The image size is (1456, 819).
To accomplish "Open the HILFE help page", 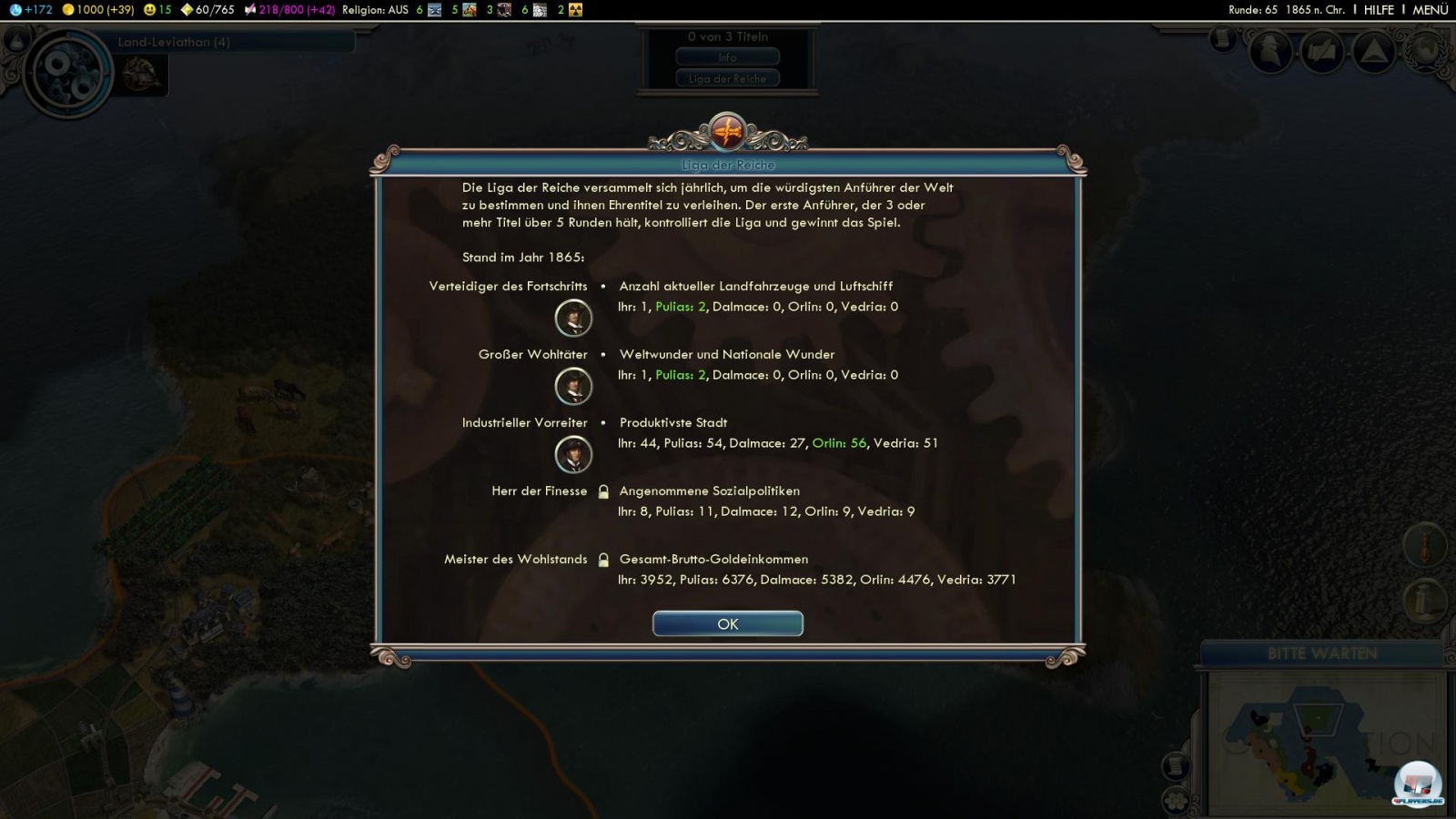I will point(1379,9).
